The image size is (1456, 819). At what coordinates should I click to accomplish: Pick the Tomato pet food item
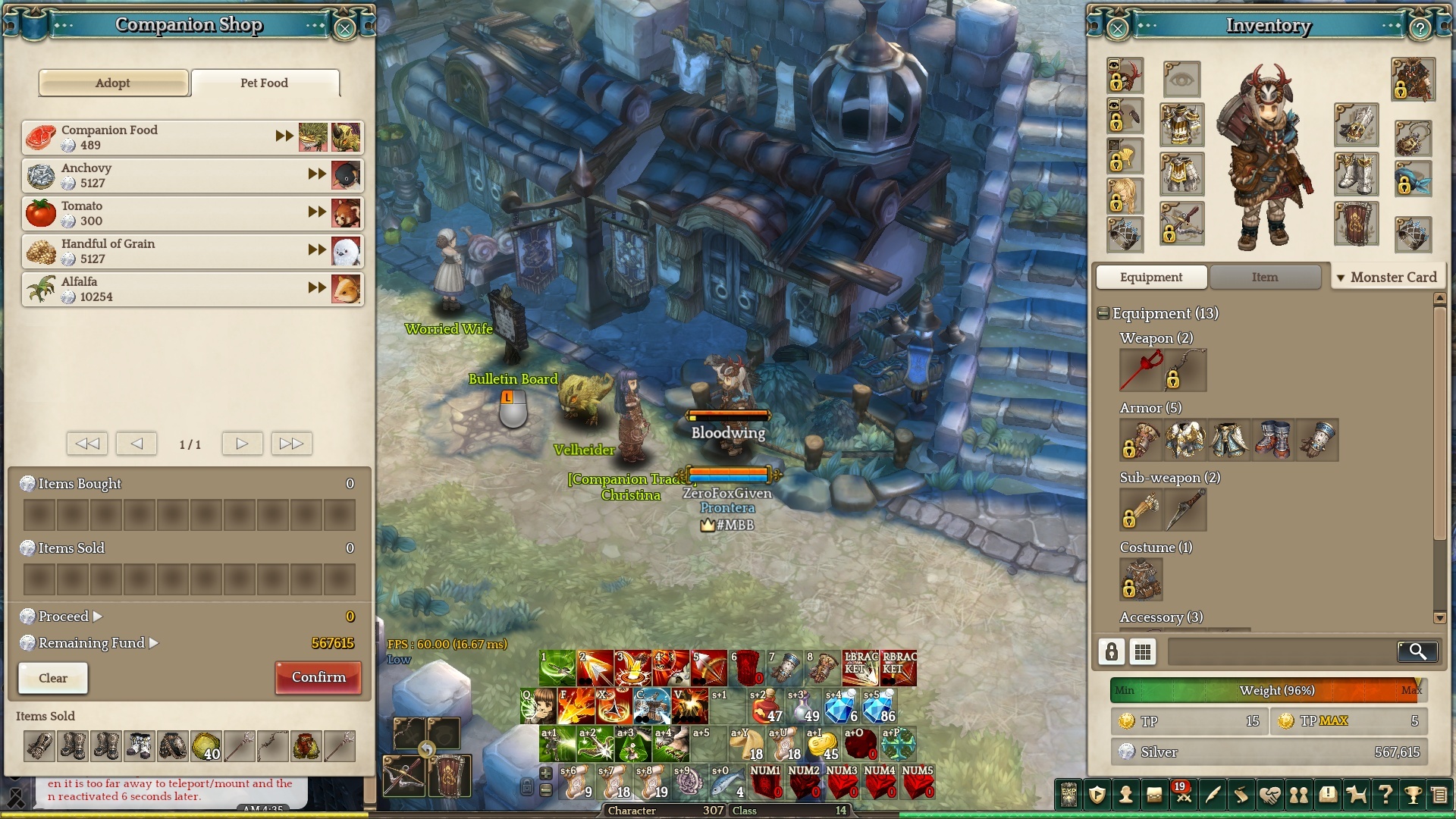tap(152, 213)
